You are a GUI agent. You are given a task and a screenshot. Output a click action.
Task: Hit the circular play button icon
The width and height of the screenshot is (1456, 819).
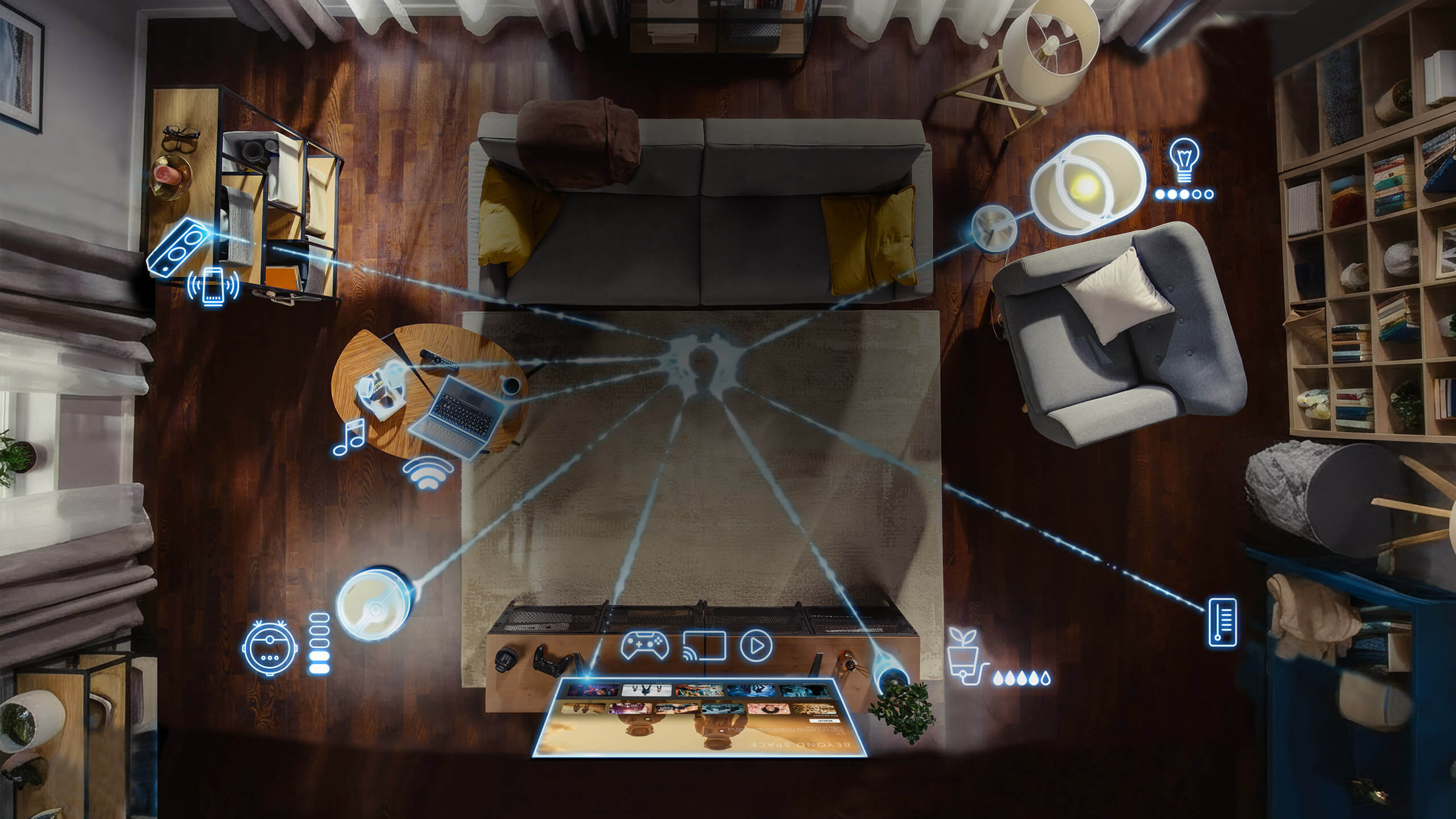coord(756,645)
